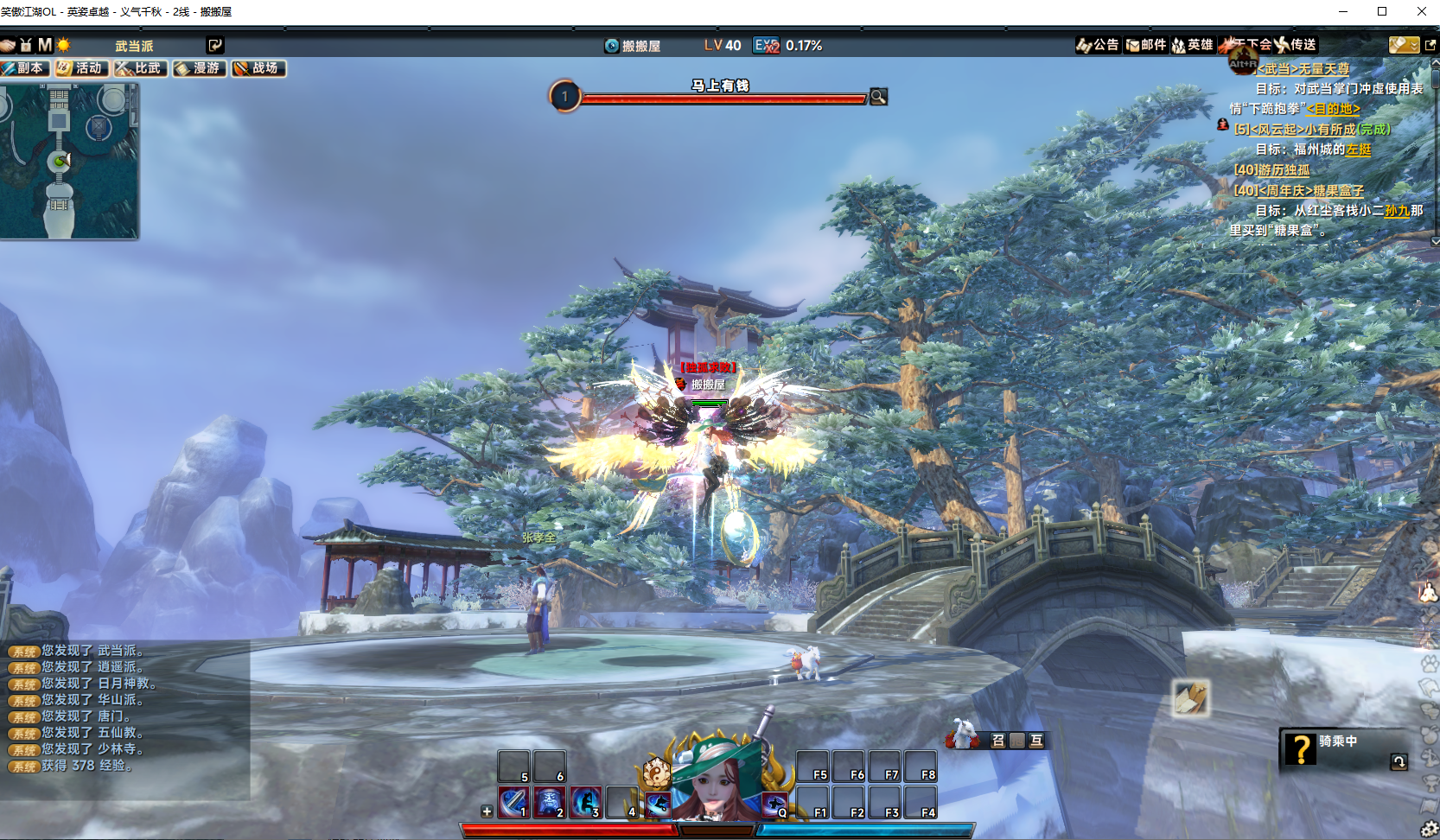
Task: Click the 左挺 NPC link in quest tracker
Action: 1359,150
